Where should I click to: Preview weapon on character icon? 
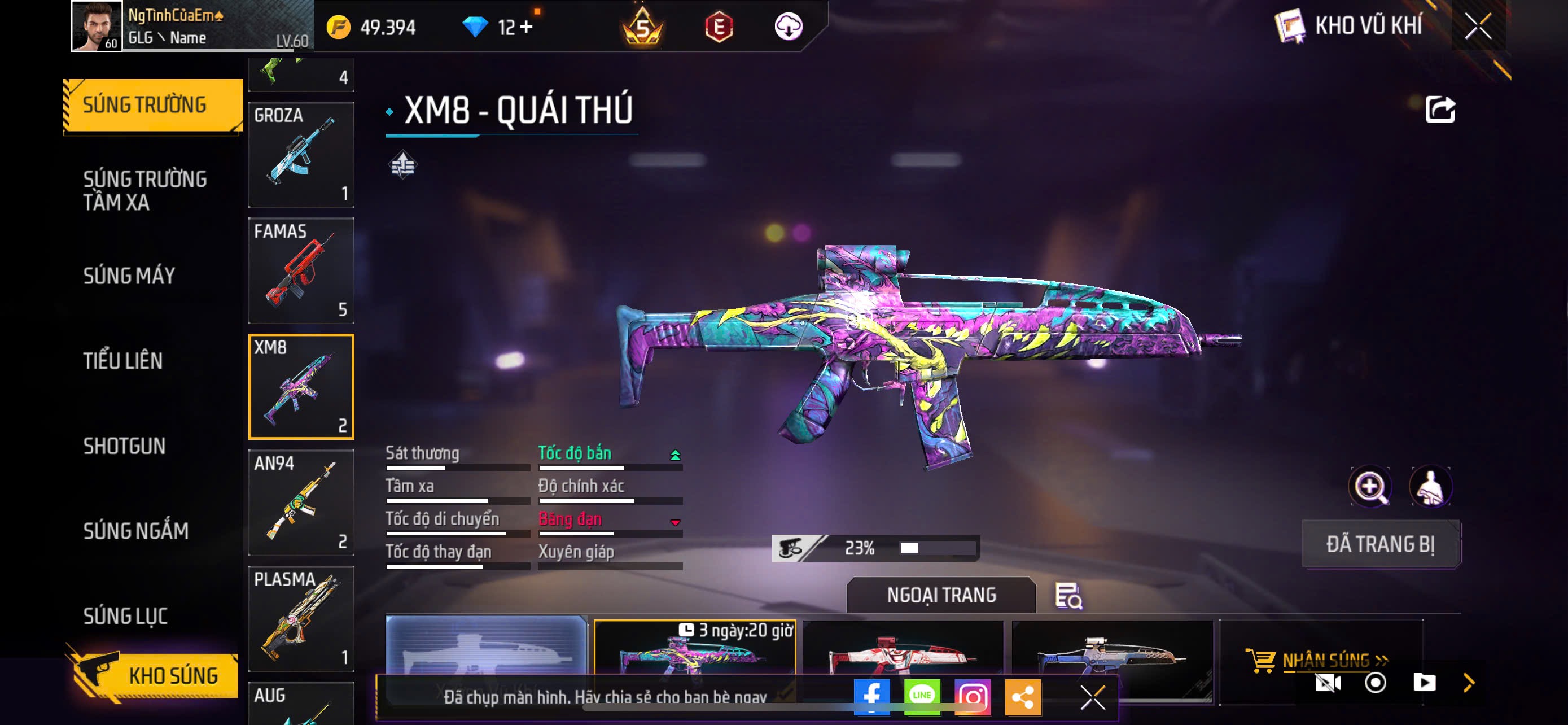coord(1430,486)
